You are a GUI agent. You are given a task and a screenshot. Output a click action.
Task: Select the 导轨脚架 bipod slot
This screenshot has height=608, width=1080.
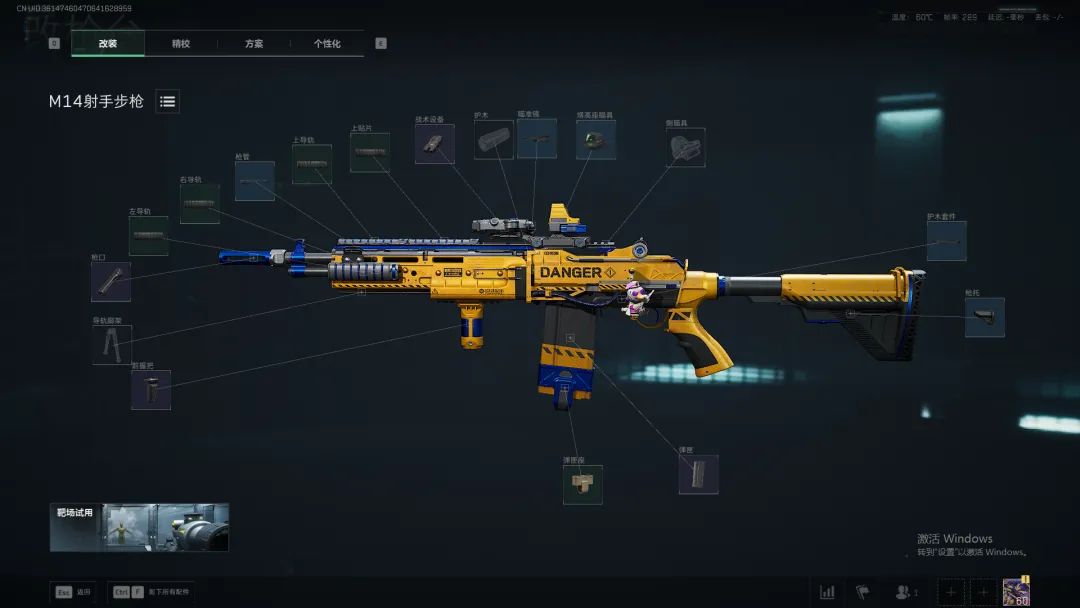click(x=111, y=344)
